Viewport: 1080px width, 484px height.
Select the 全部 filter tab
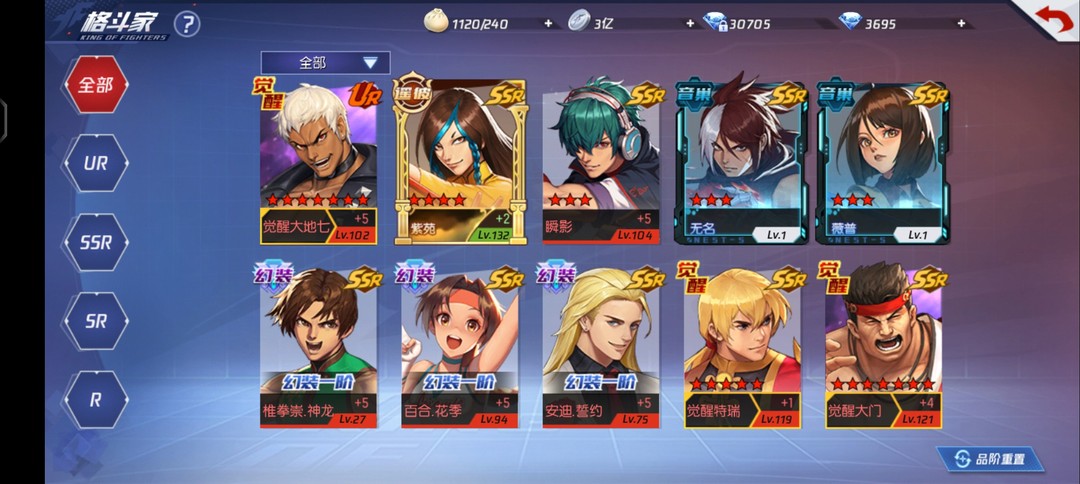(96, 85)
